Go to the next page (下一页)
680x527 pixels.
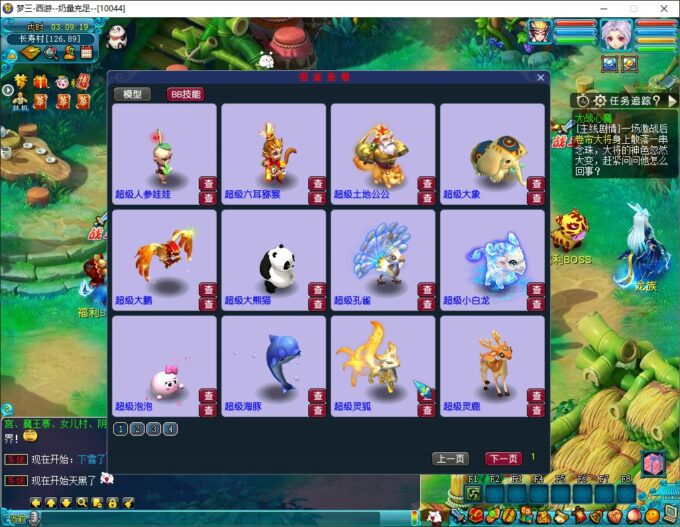503,458
